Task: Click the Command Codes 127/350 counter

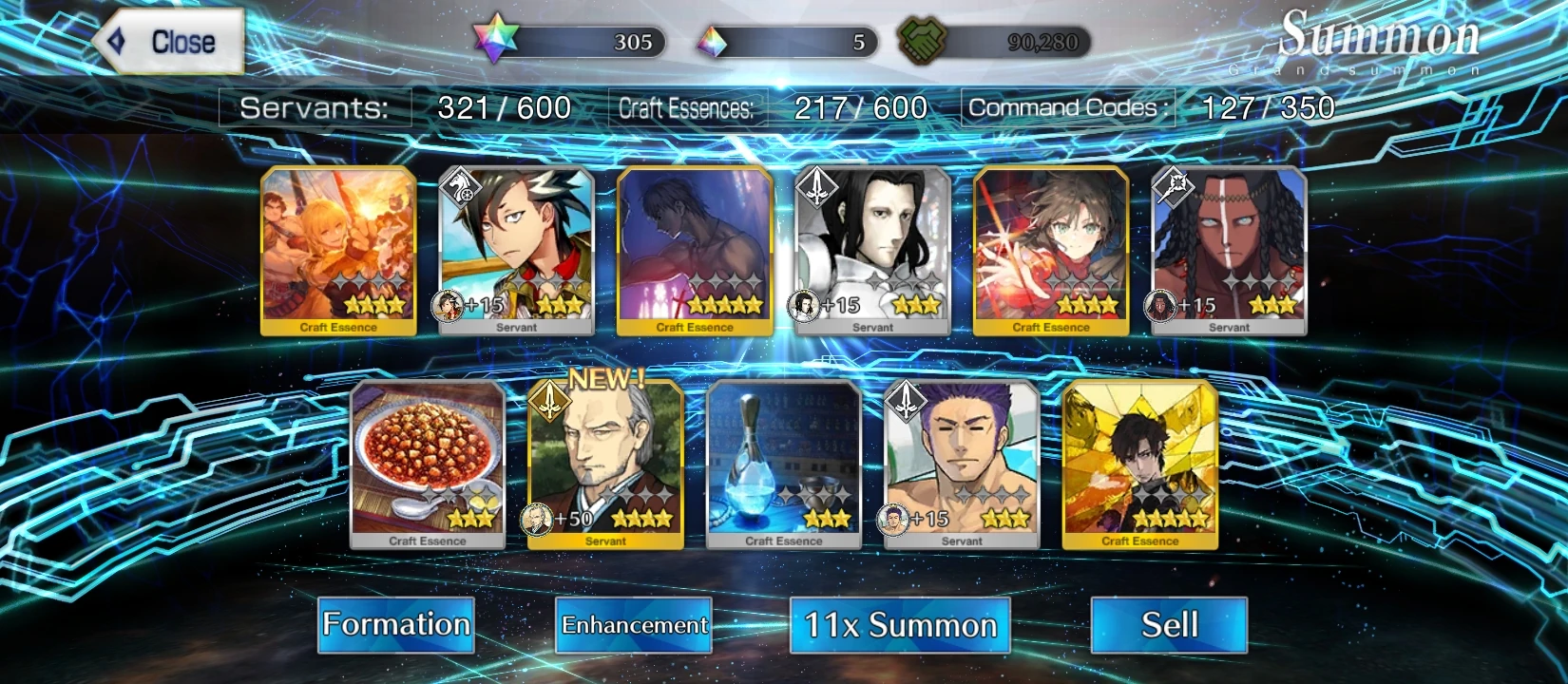Action: [x=1150, y=107]
